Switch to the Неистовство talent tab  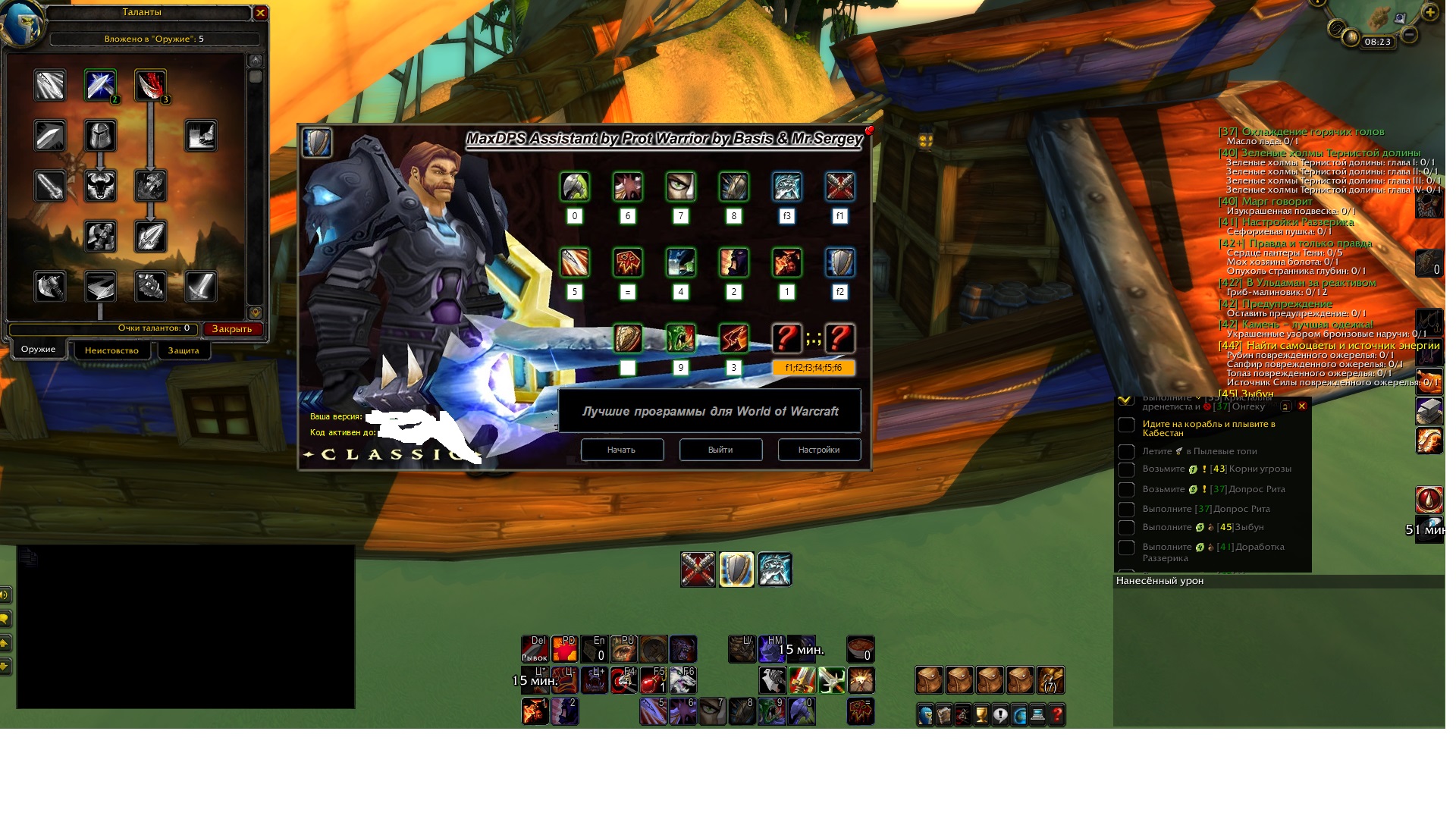tap(111, 350)
